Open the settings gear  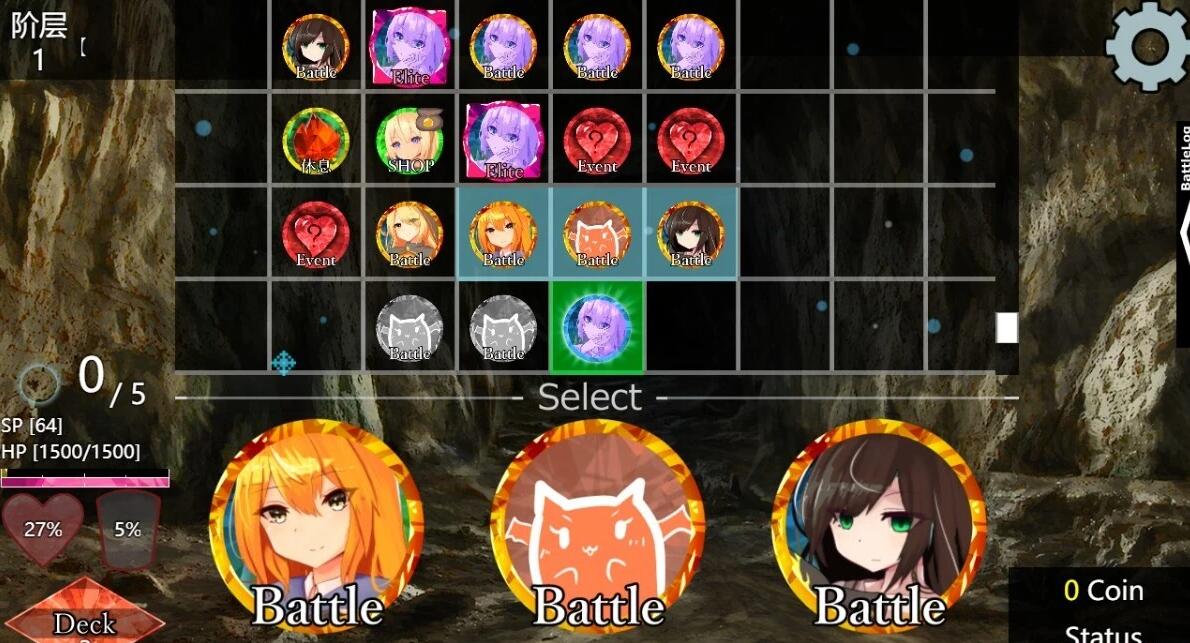point(1148,44)
